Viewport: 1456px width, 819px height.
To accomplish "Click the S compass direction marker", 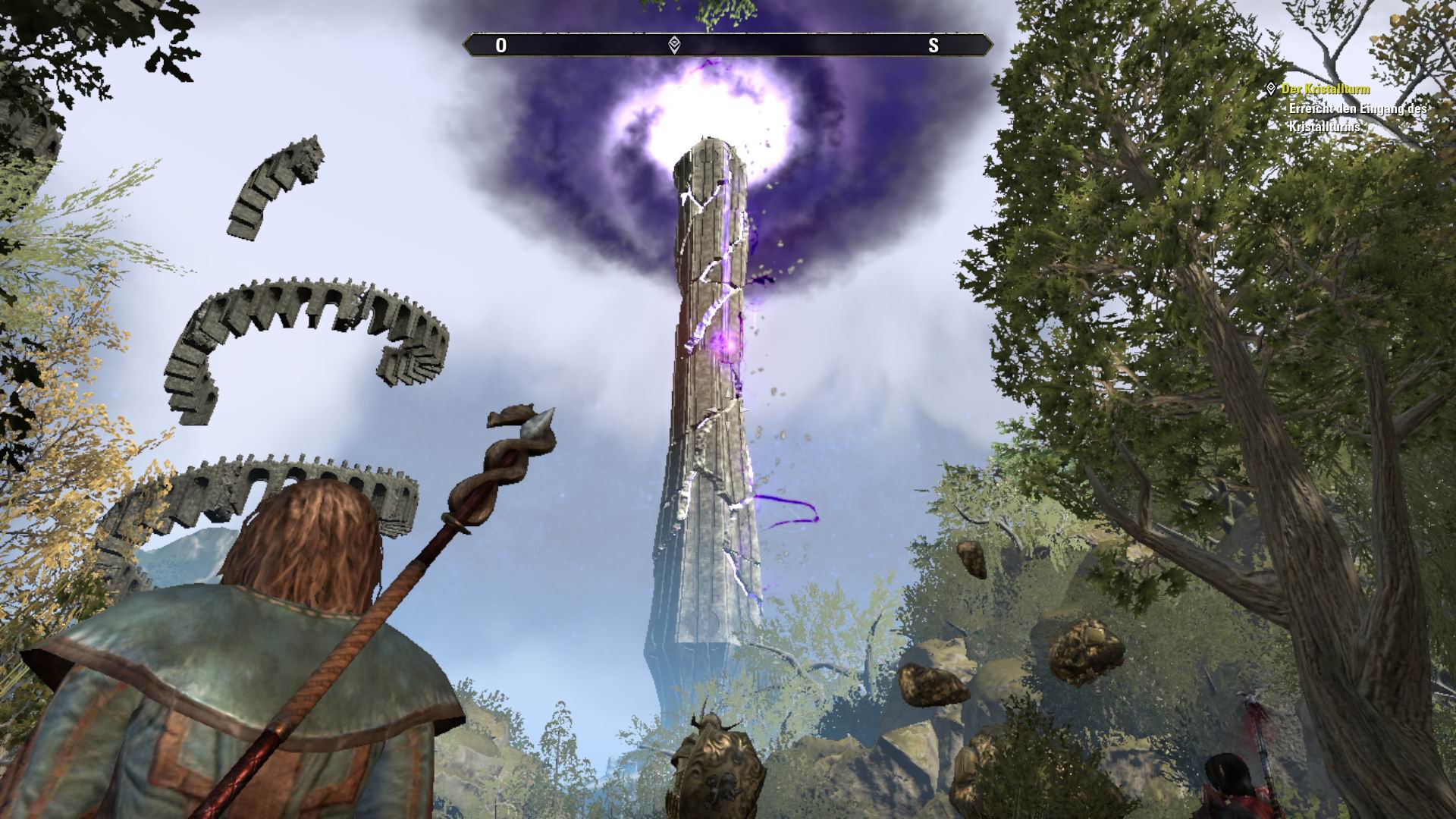I will 935,44.
